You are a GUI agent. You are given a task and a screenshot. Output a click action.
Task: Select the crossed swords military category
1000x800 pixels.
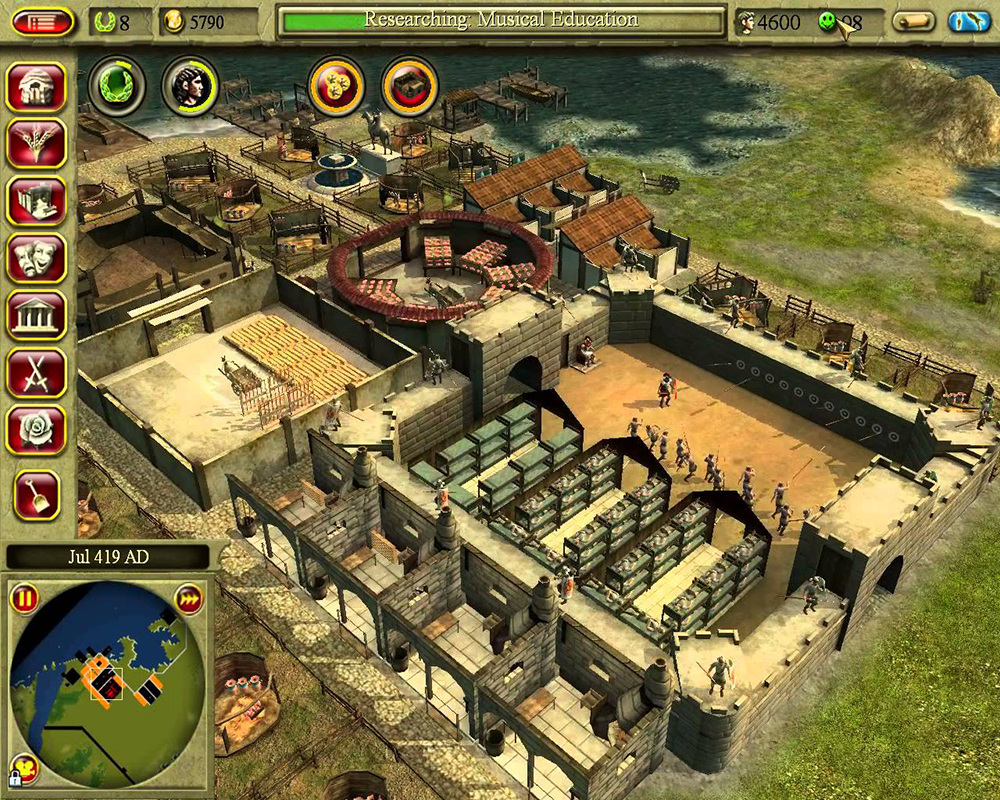click(x=36, y=372)
